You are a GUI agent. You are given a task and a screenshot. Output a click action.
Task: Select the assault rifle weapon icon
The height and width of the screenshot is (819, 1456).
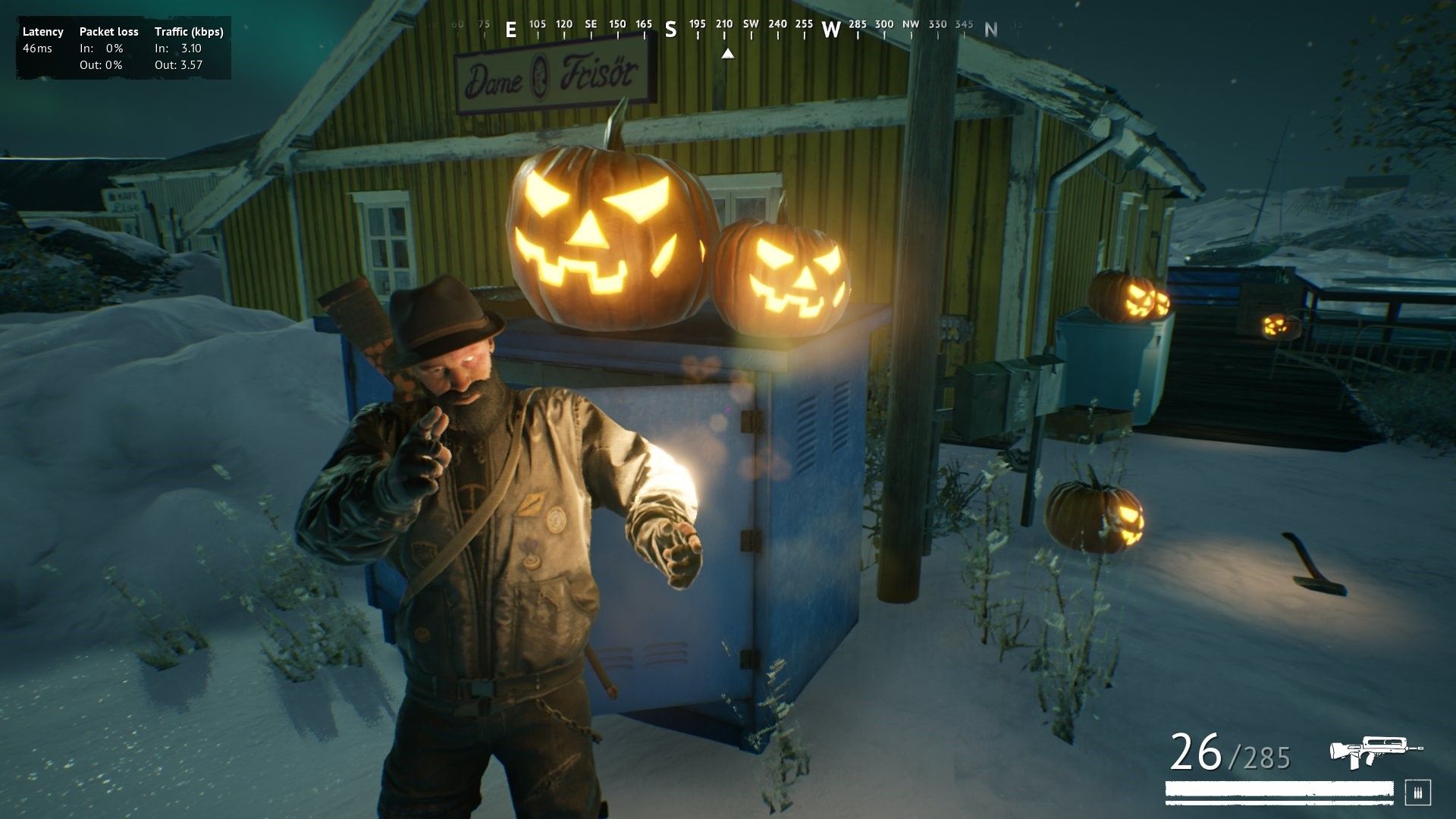(x=1375, y=751)
